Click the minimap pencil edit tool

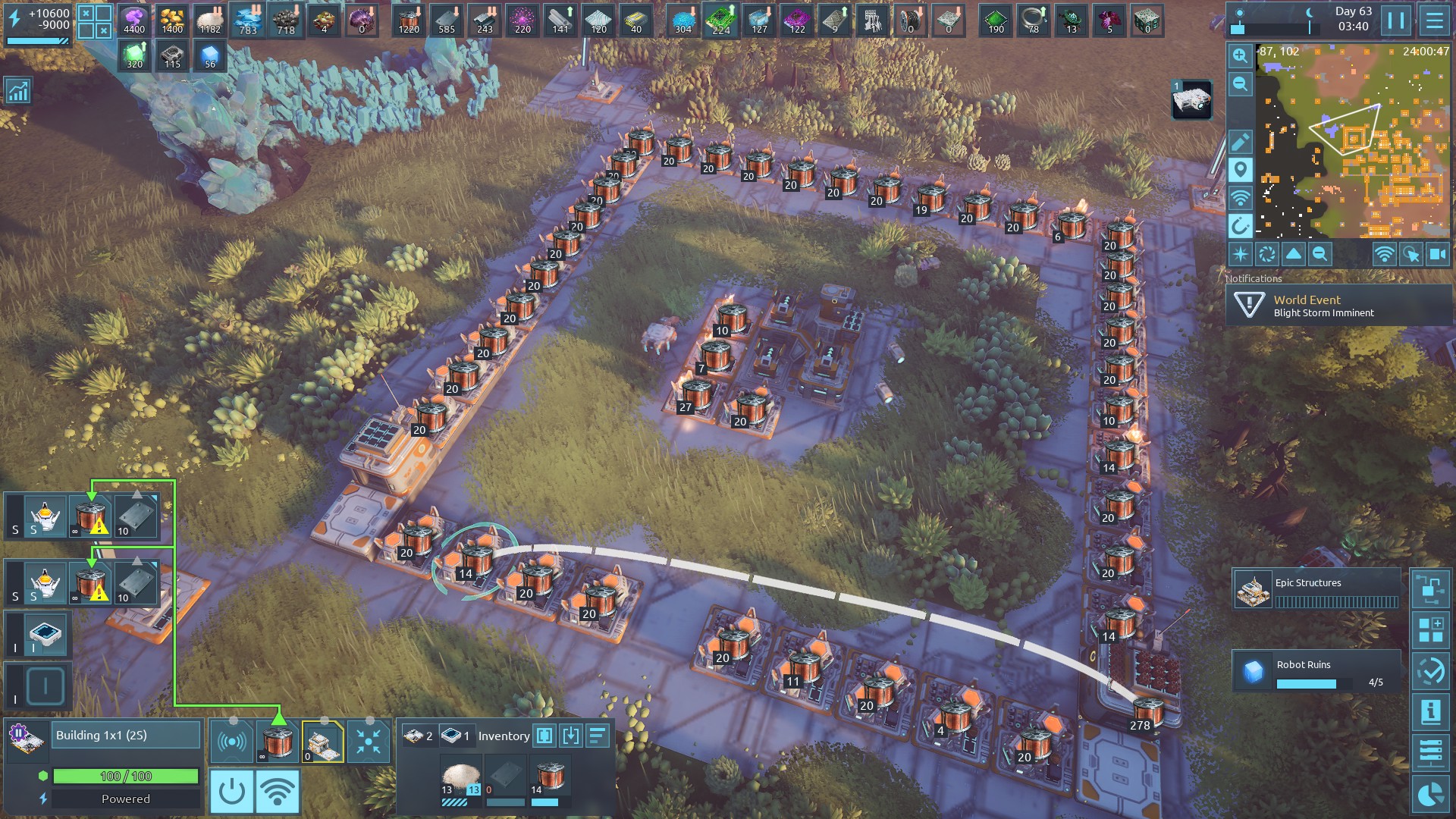click(1240, 142)
